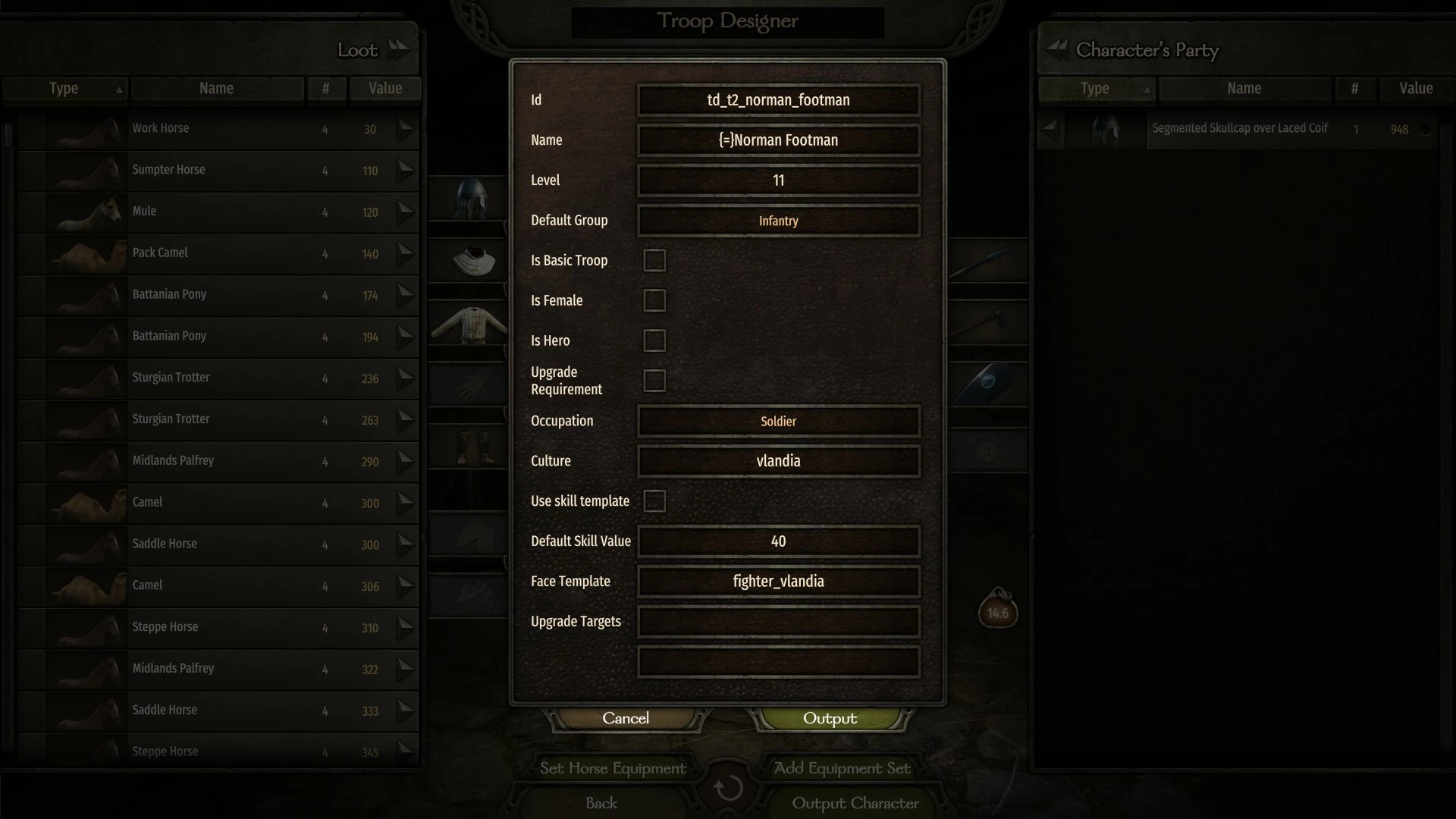Confirm with the Output button

[830, 718]
